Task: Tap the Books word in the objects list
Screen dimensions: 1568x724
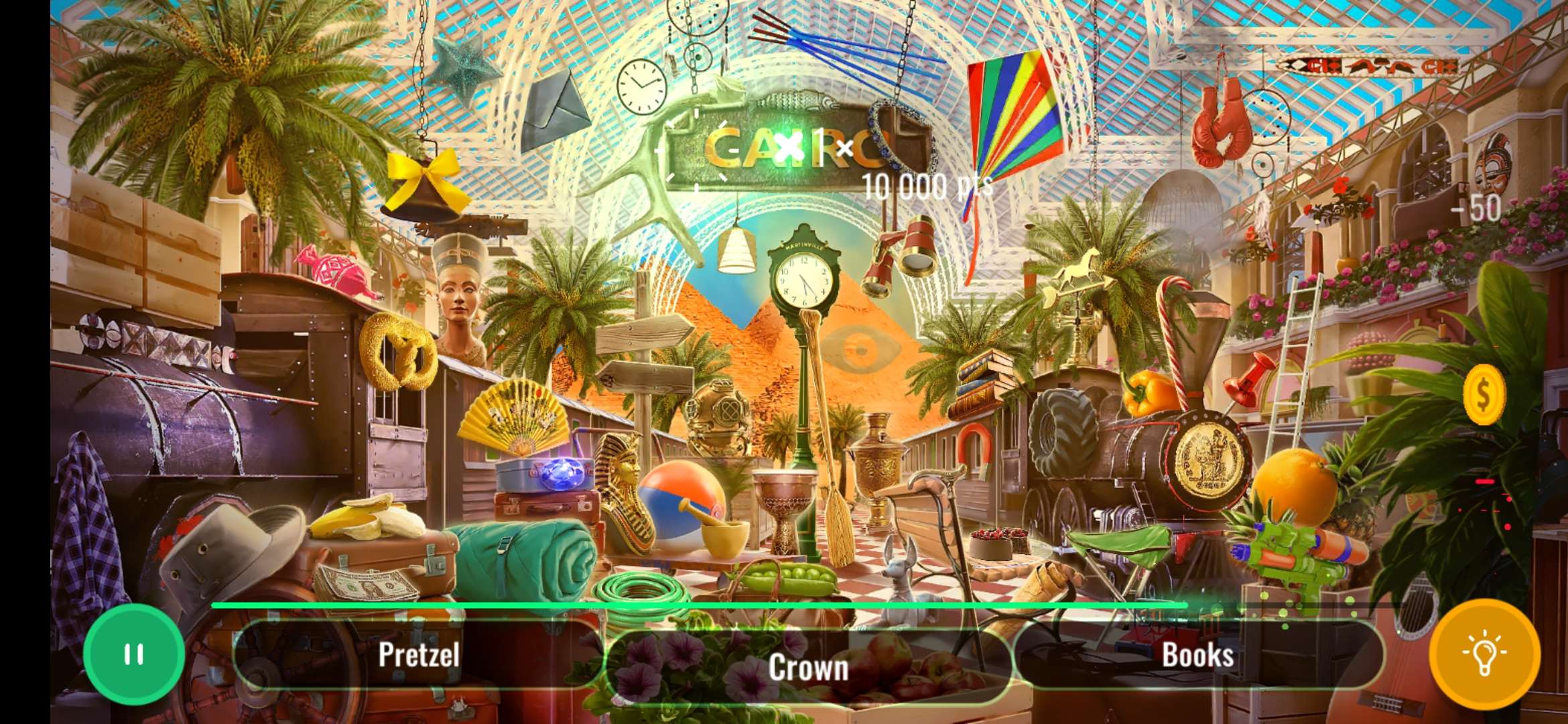Action: pyautogui.click(x=1198, y=655)
